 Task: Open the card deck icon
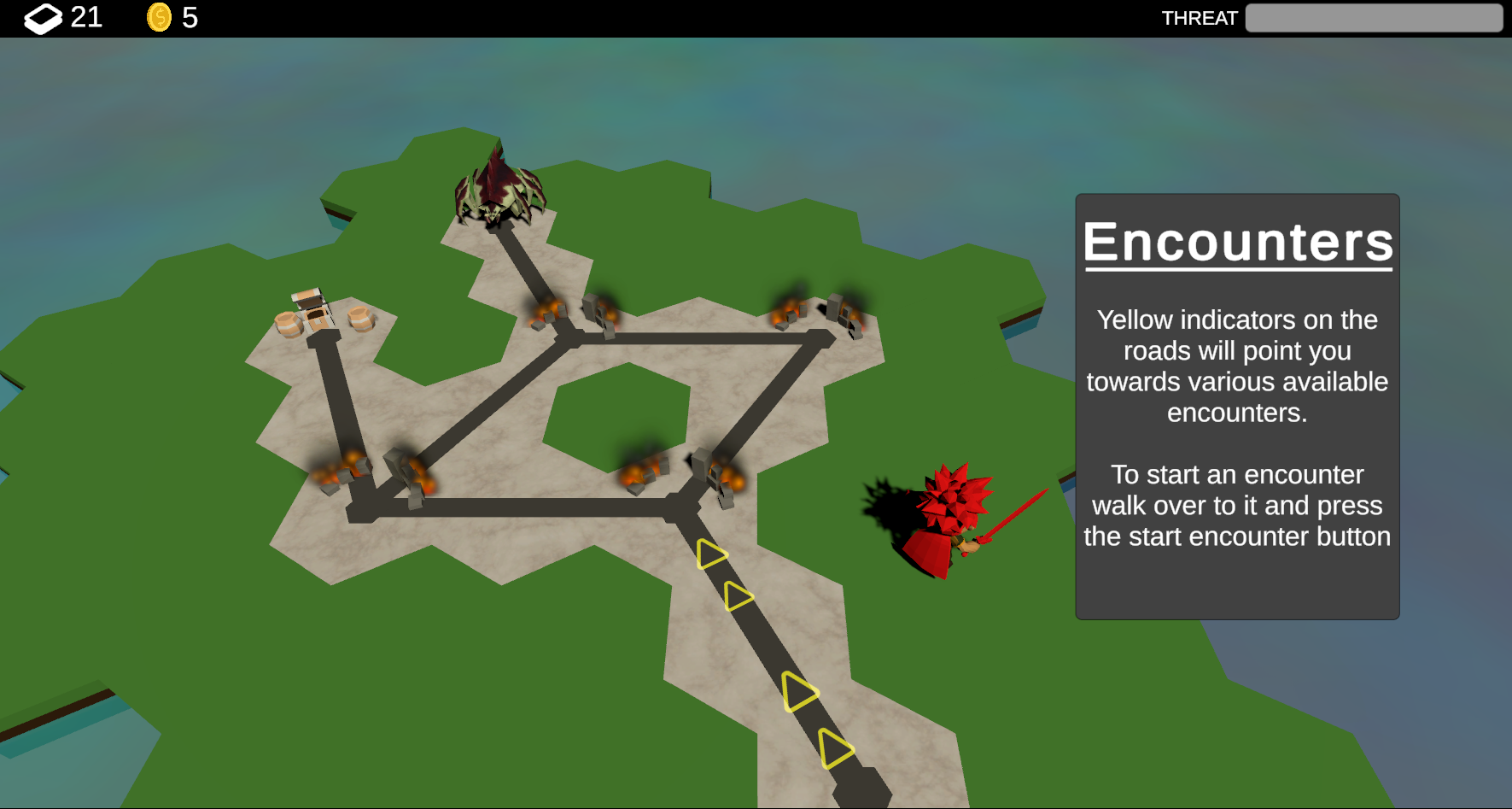43,18
